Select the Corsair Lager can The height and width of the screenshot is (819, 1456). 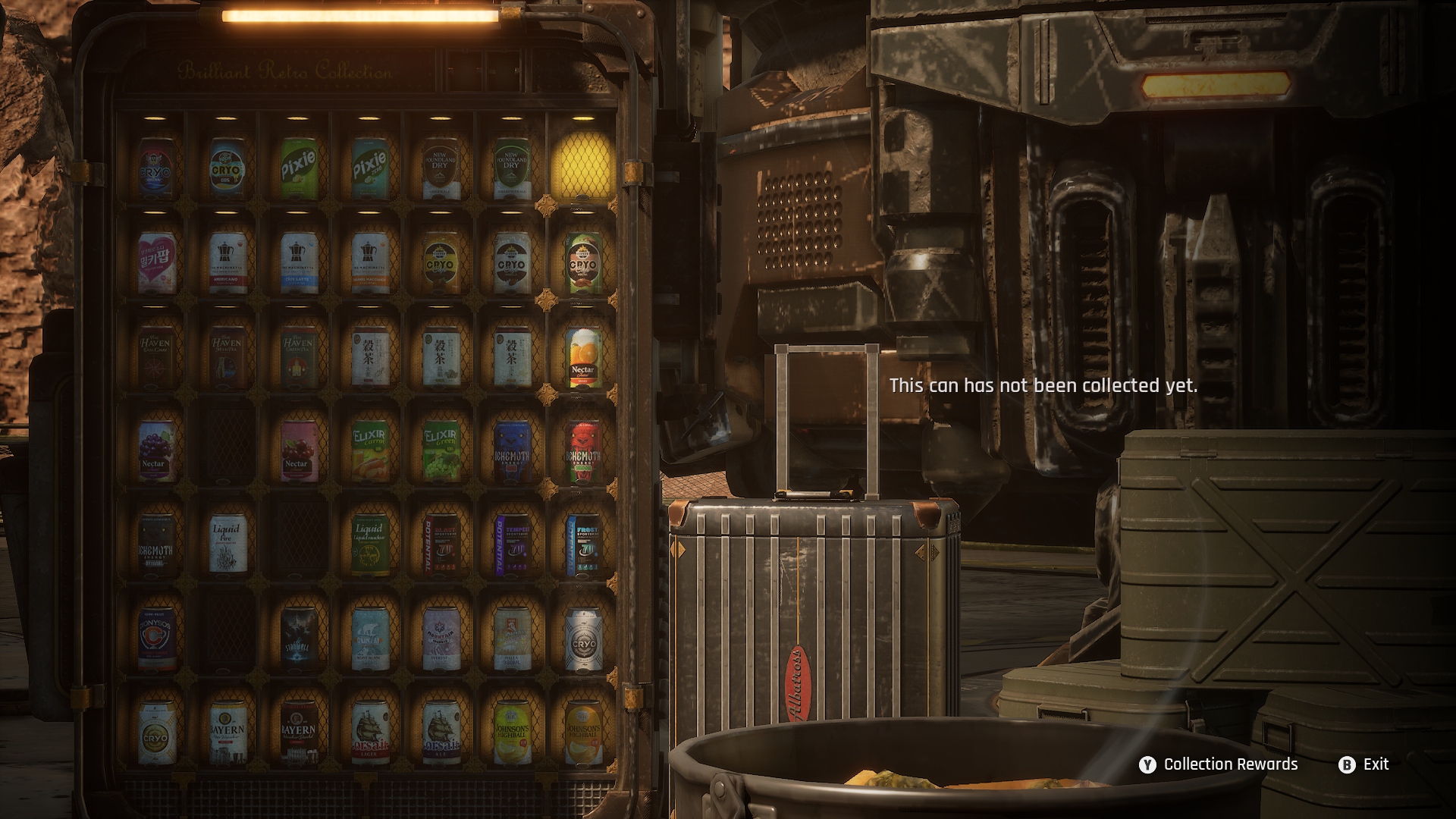[369, 733]
